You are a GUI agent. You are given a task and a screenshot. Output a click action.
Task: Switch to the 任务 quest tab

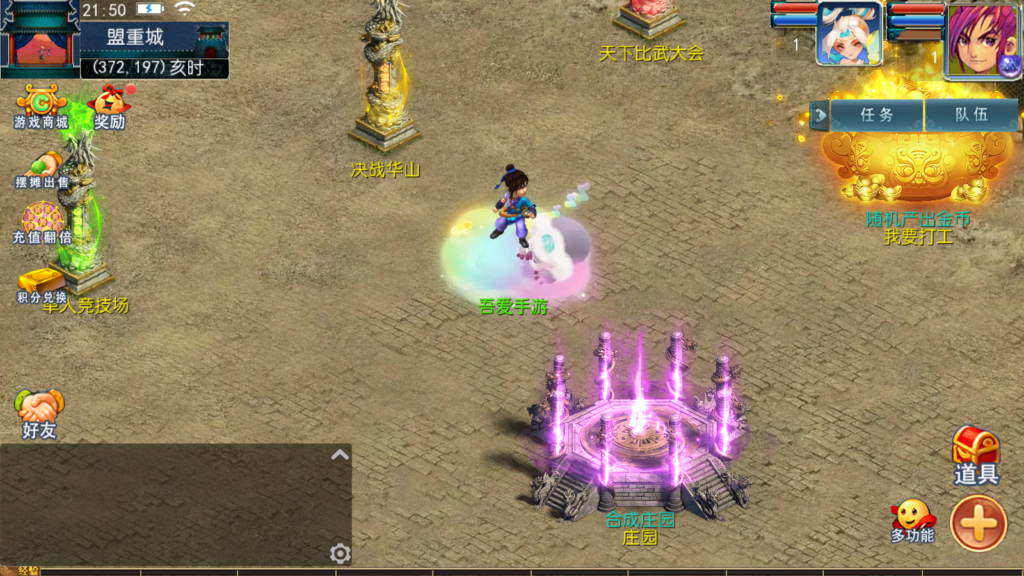(877, 115)
